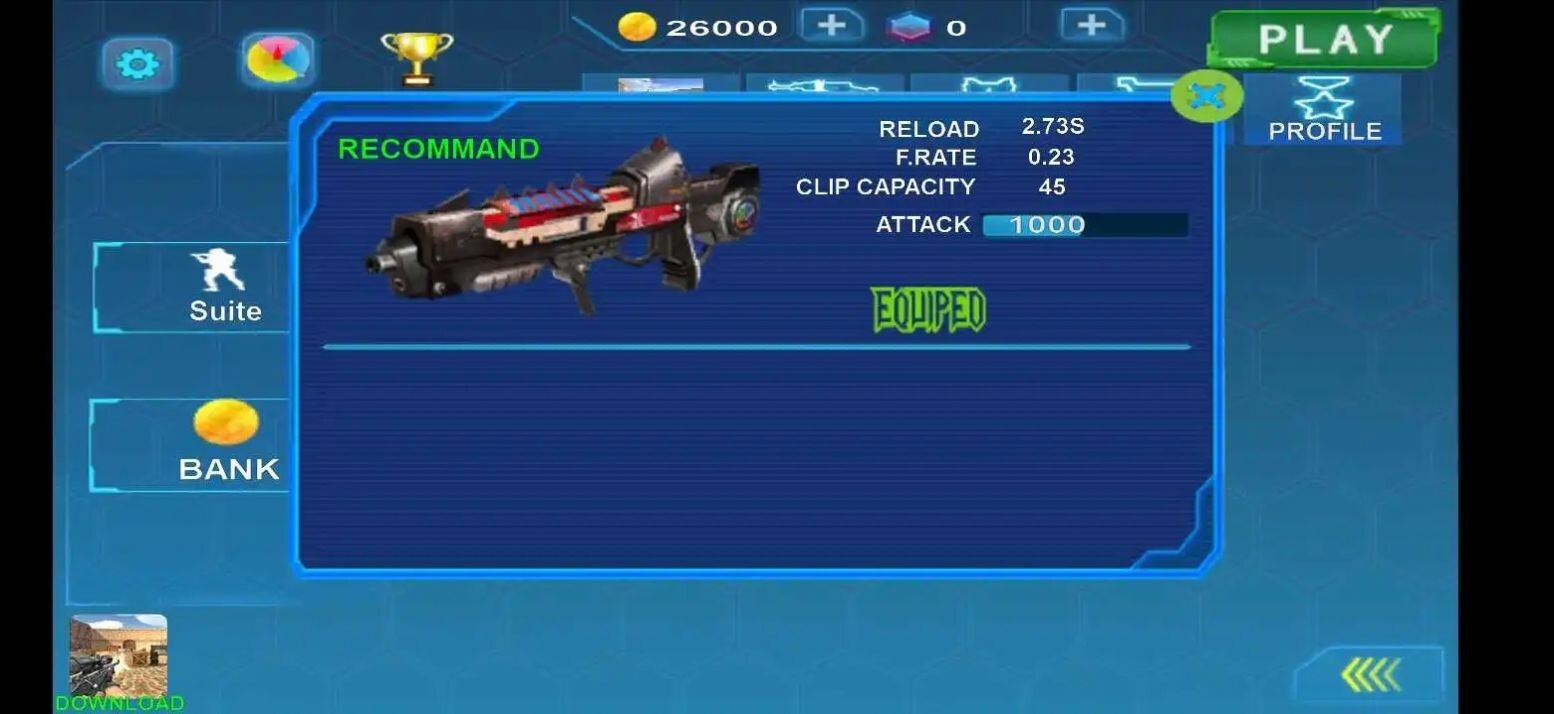
Task: Open the pie chart stats icon
Action: point(277,61)
